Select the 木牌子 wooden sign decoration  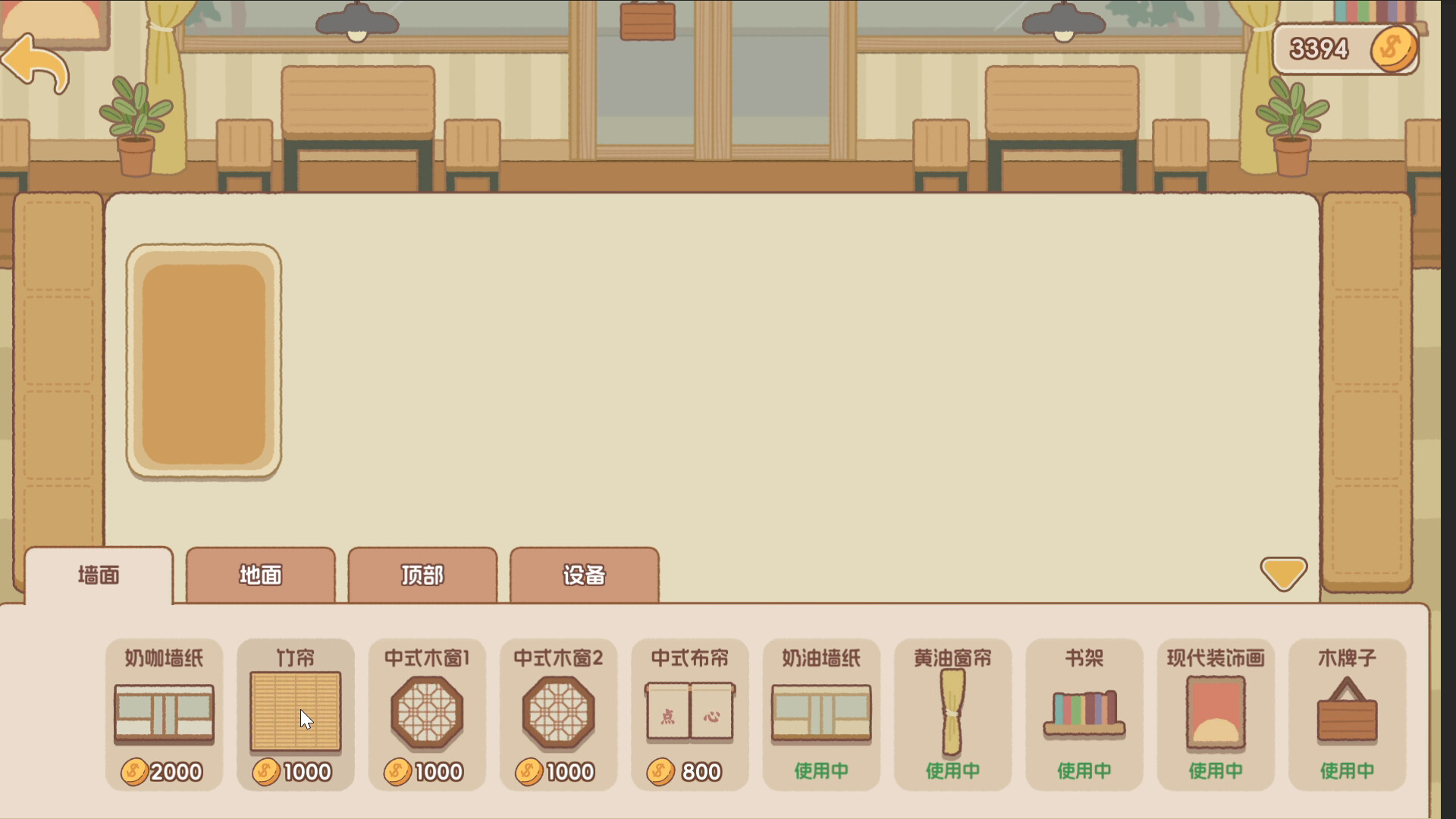pyautogui.click(x=1348, y=713)
